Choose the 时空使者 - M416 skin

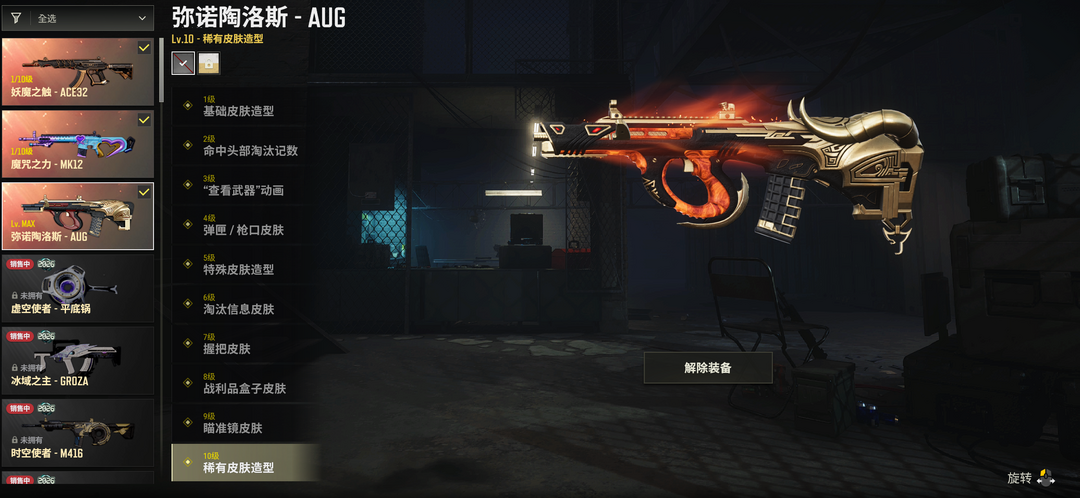78,432
